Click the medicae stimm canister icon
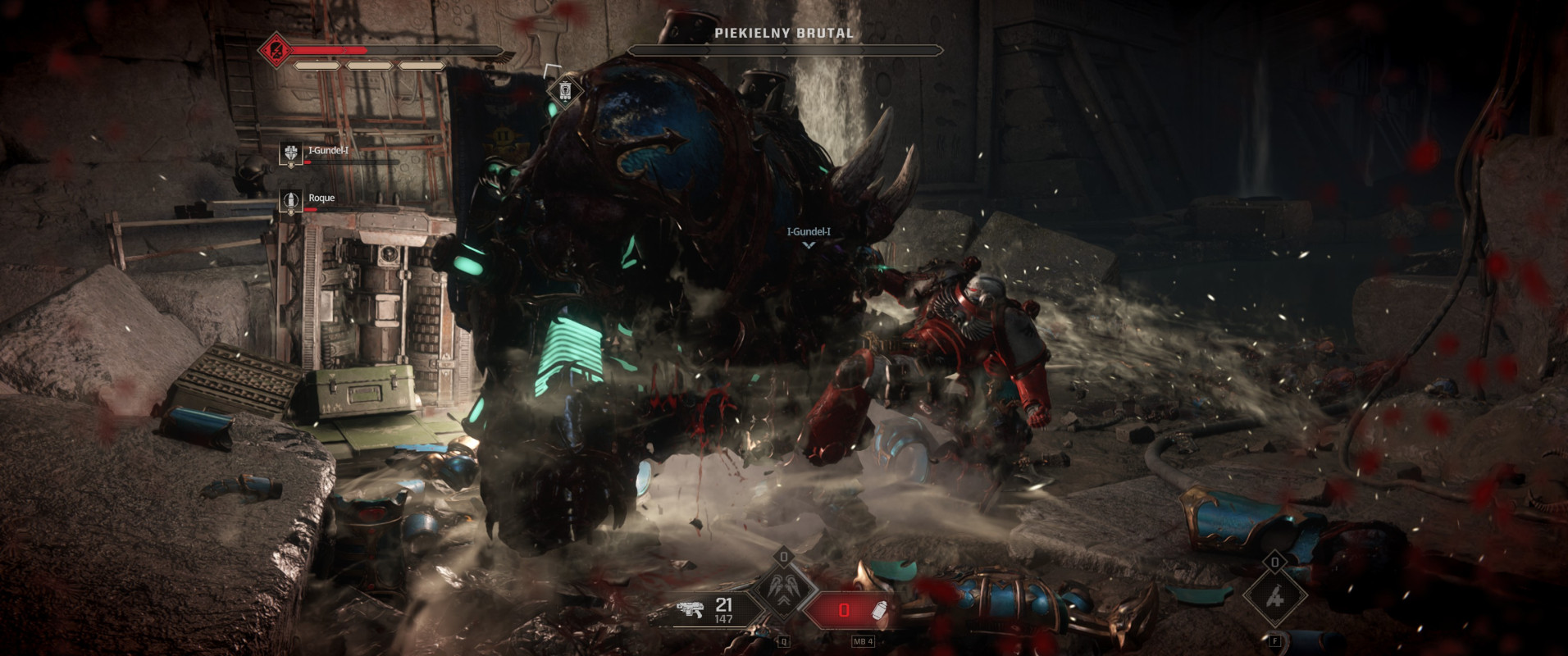 click(x=879, y=608)
